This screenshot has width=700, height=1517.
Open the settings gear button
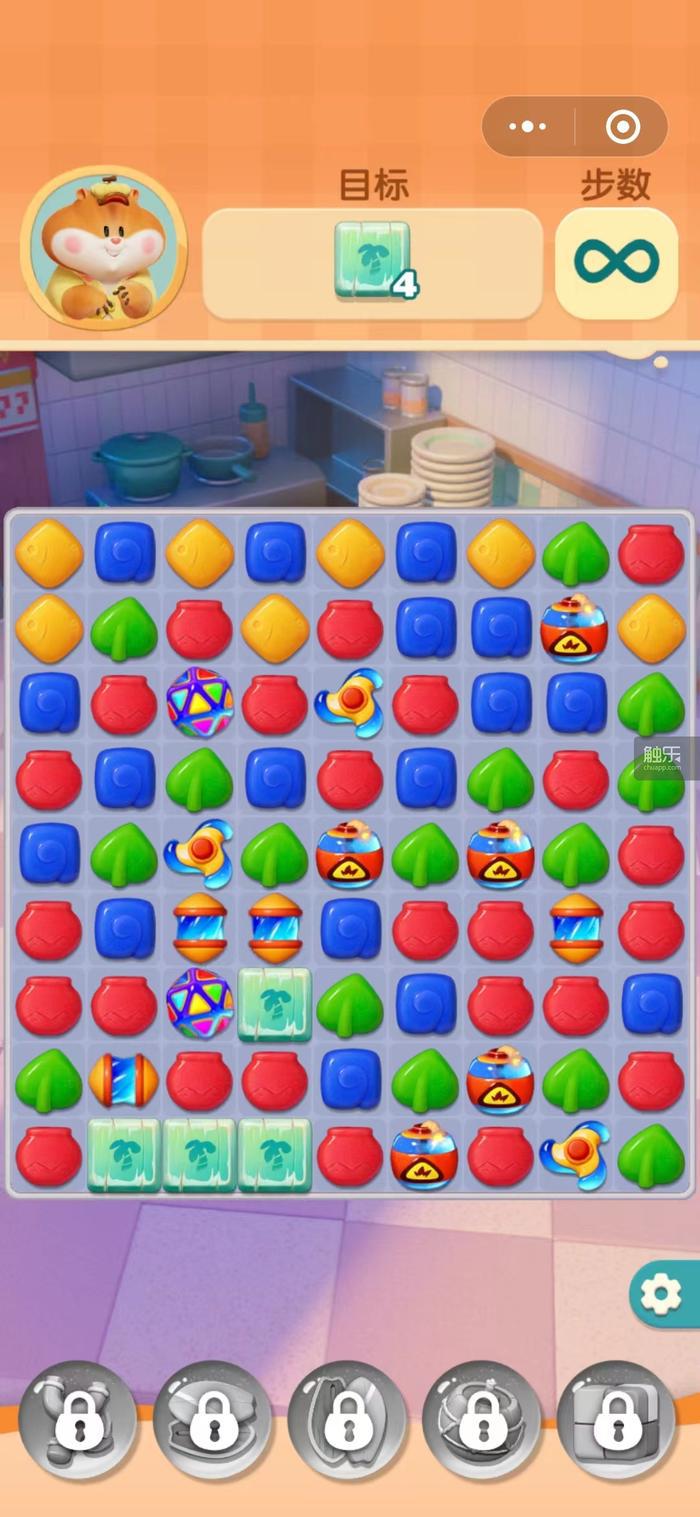click(x=662, y=1295)
